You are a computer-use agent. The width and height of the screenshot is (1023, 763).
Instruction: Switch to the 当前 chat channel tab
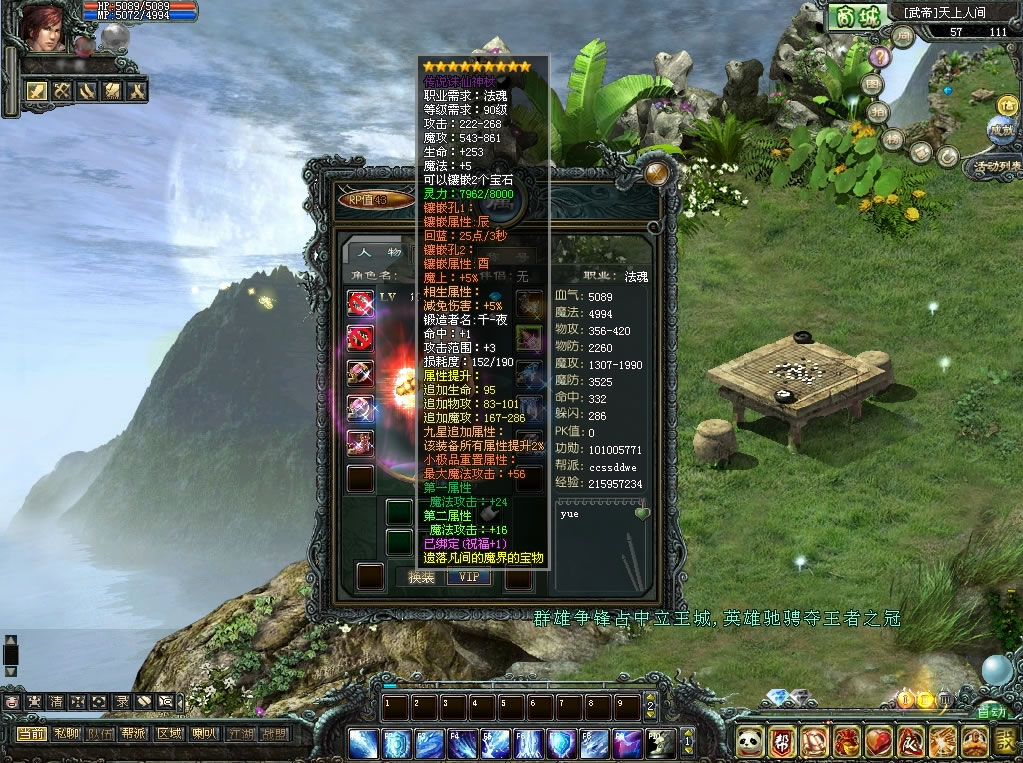point(30,733)
